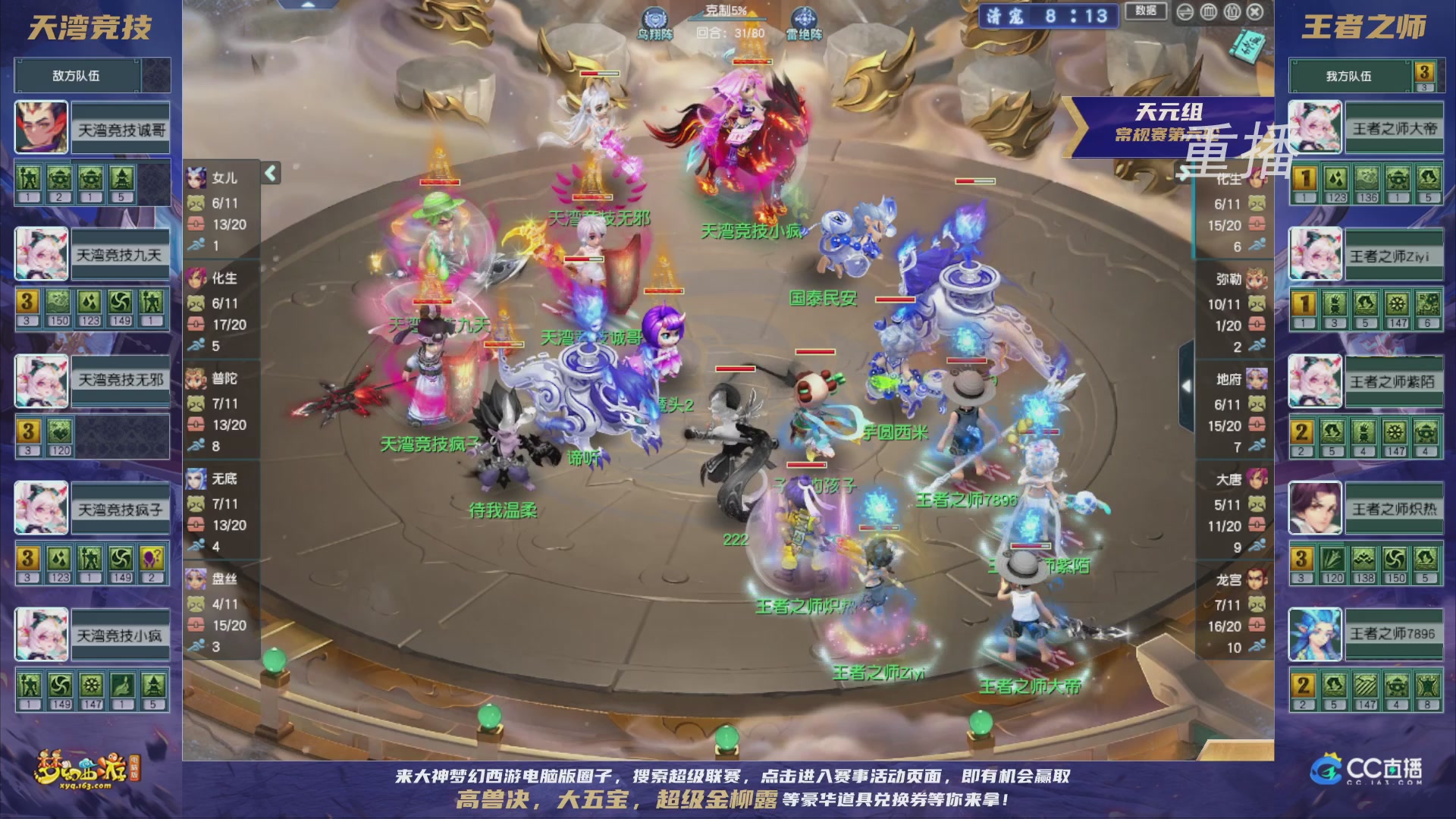Select the 雷绝阵 formation icon near the turn counter
The image size is (1456, 819).
pos(803,15)
